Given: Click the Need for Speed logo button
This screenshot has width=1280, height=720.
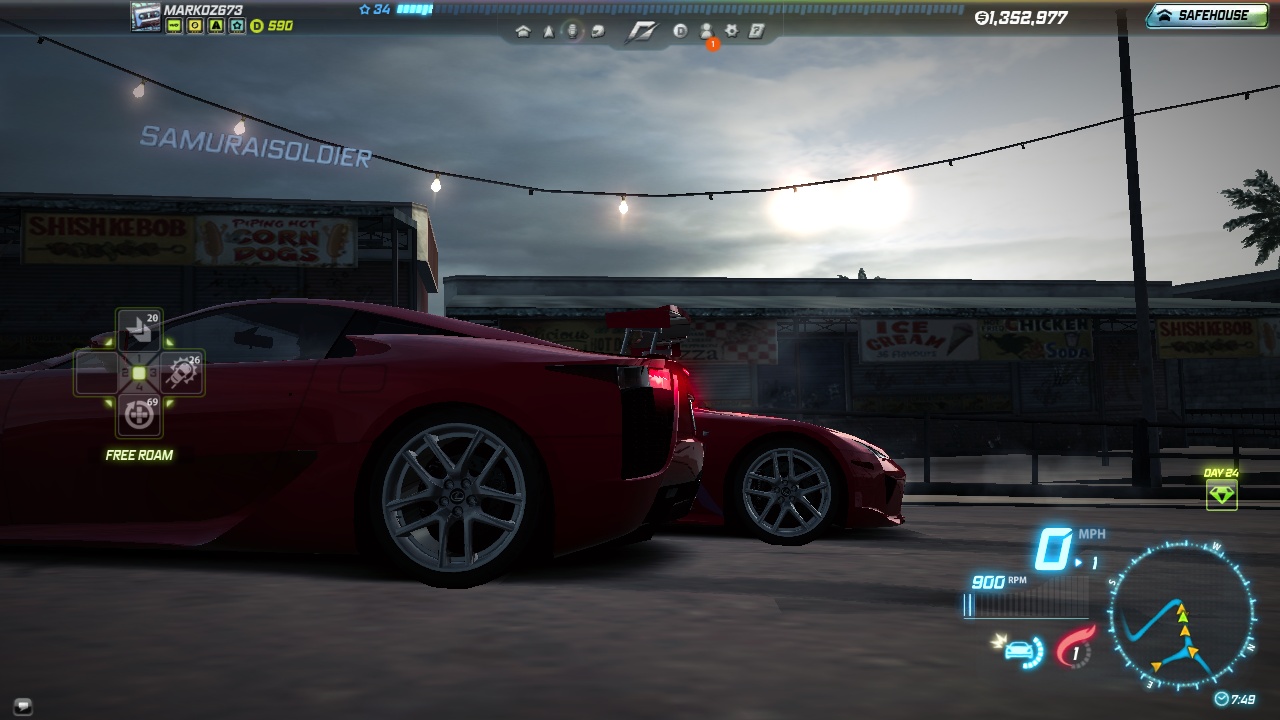Looking at the screenshot, I should pyautogui.click(x=640, y=31).
